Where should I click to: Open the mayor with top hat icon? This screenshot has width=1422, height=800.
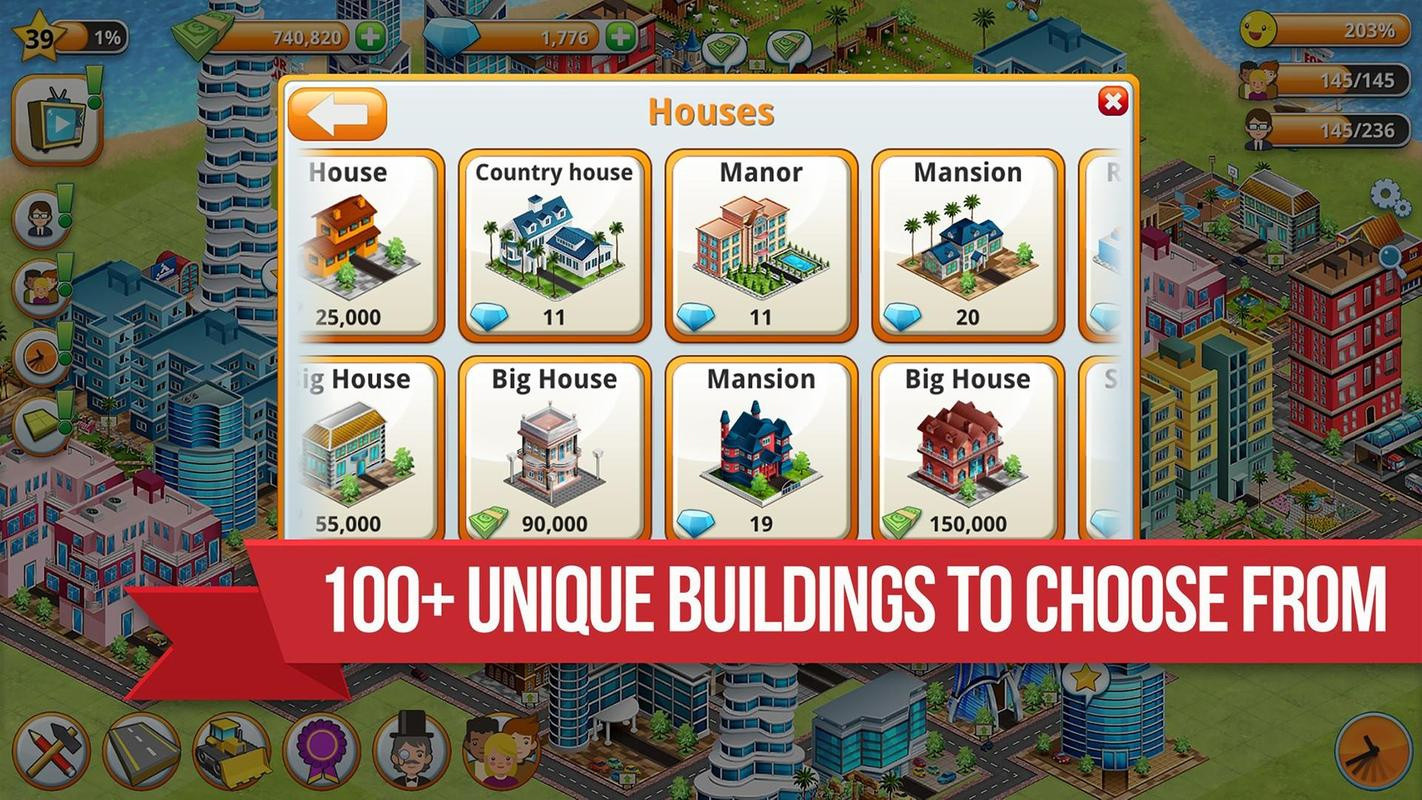pos(411,750)
